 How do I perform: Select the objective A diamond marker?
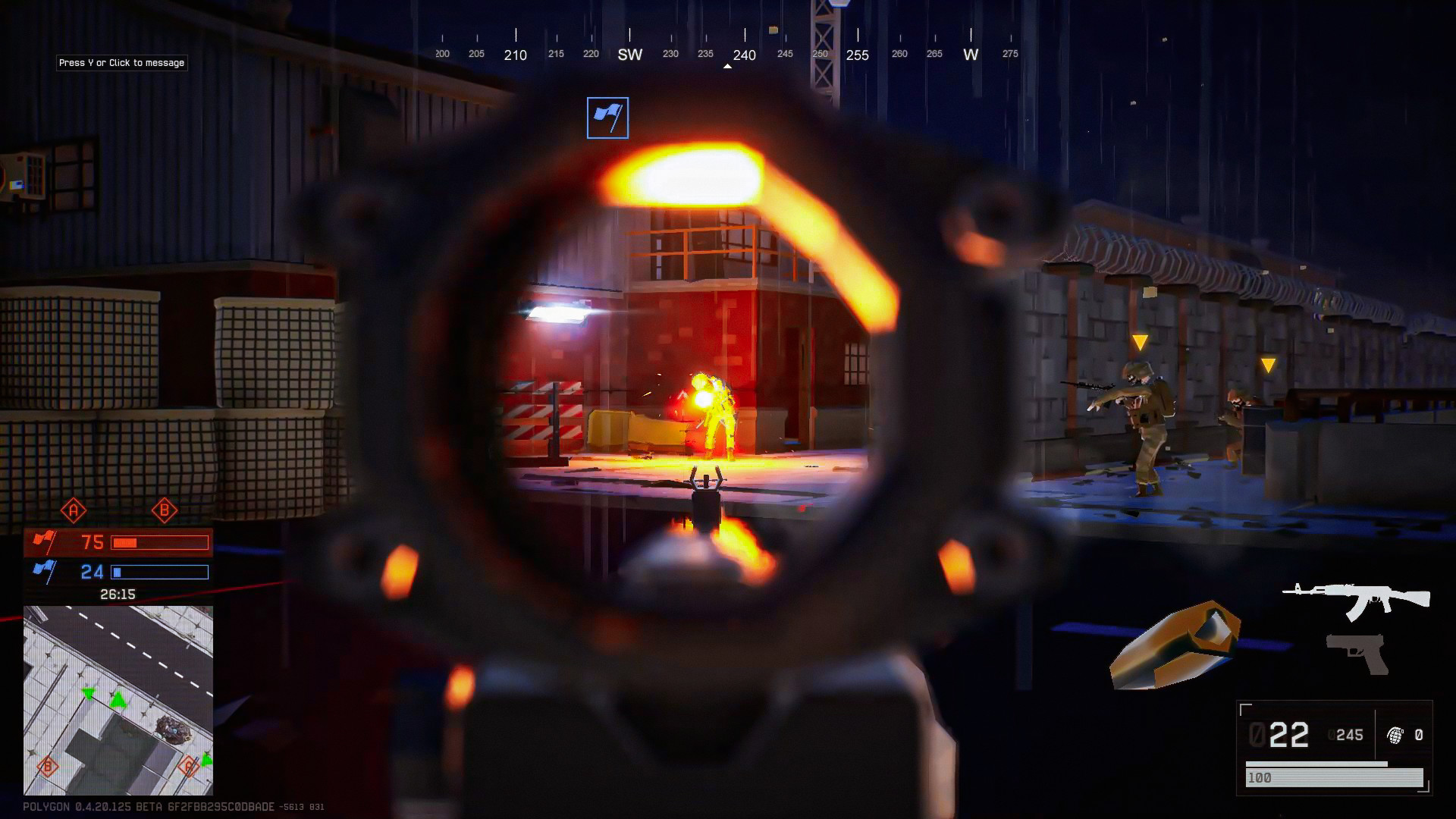[72, 510]
